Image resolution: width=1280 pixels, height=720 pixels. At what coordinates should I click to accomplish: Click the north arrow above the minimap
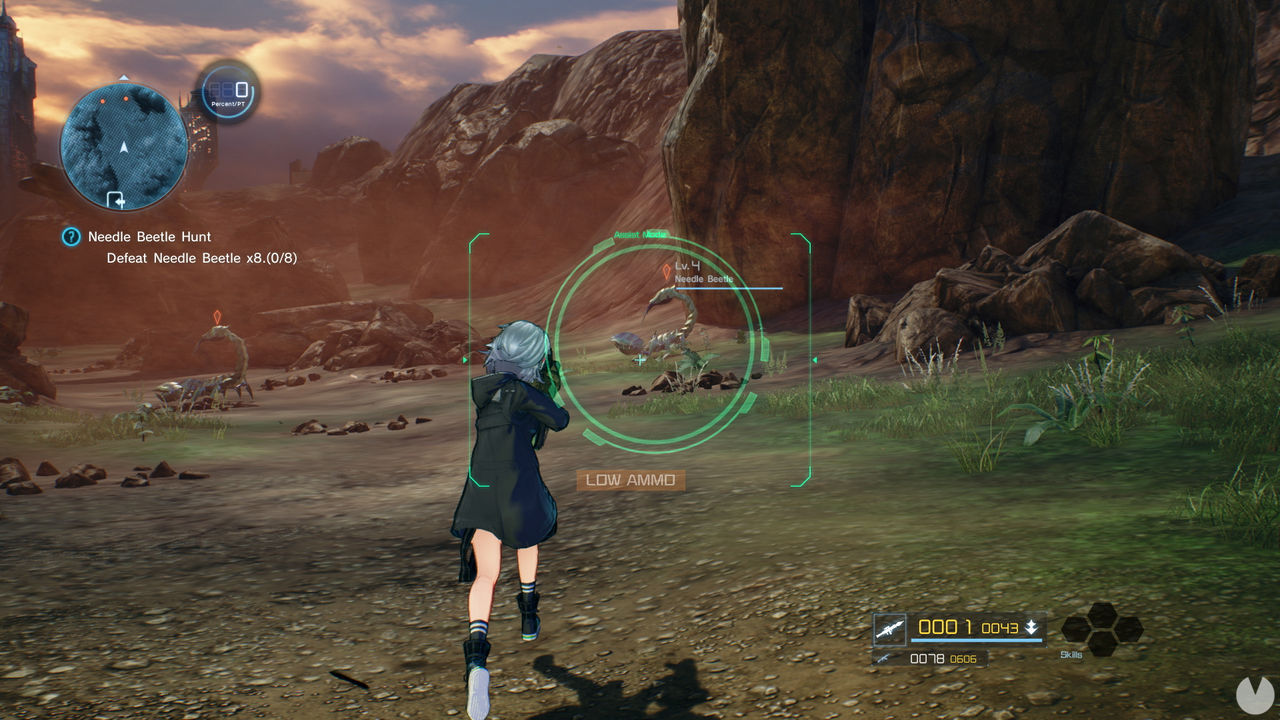tap(124, 76)
